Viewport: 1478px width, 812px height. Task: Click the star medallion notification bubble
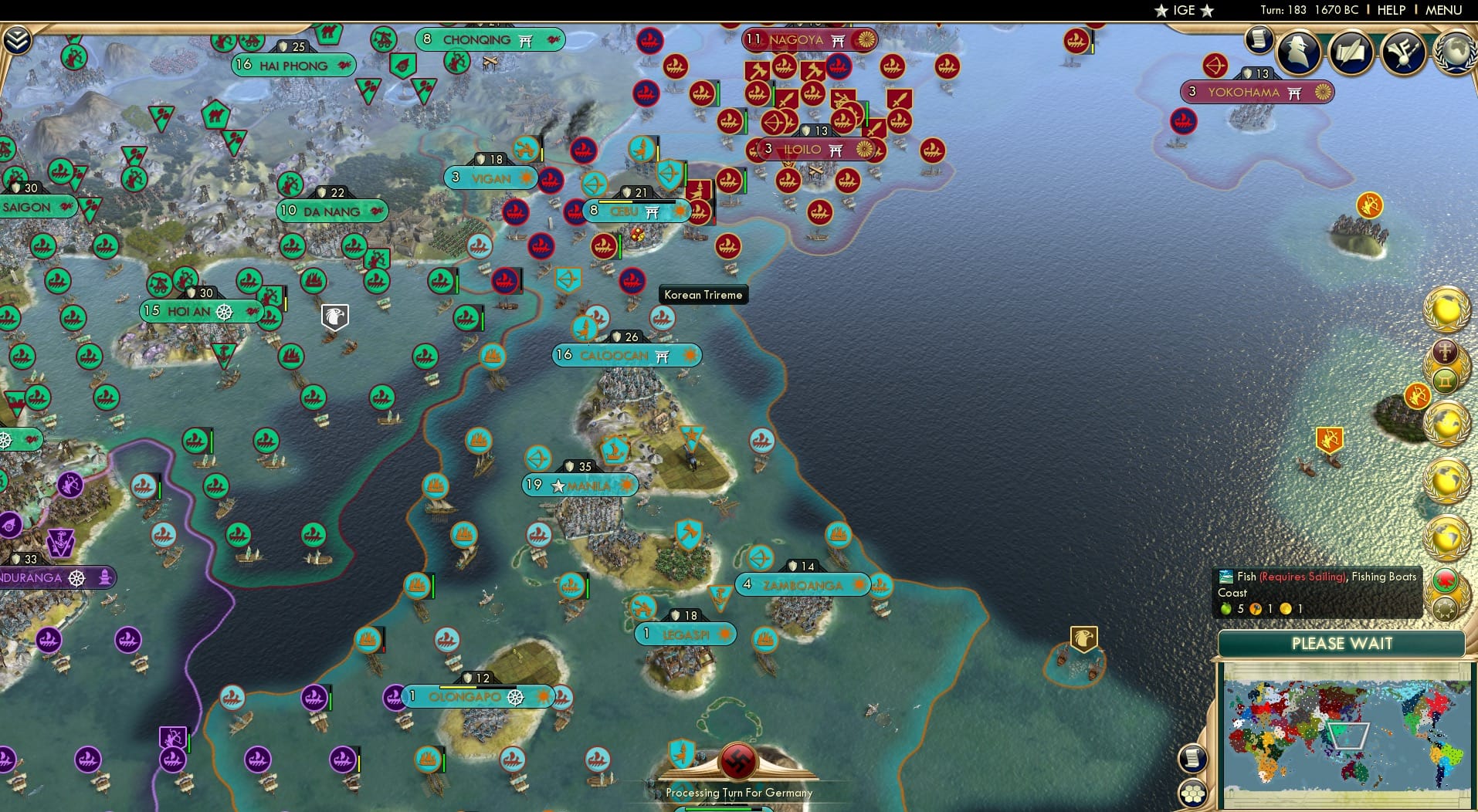1446,608
